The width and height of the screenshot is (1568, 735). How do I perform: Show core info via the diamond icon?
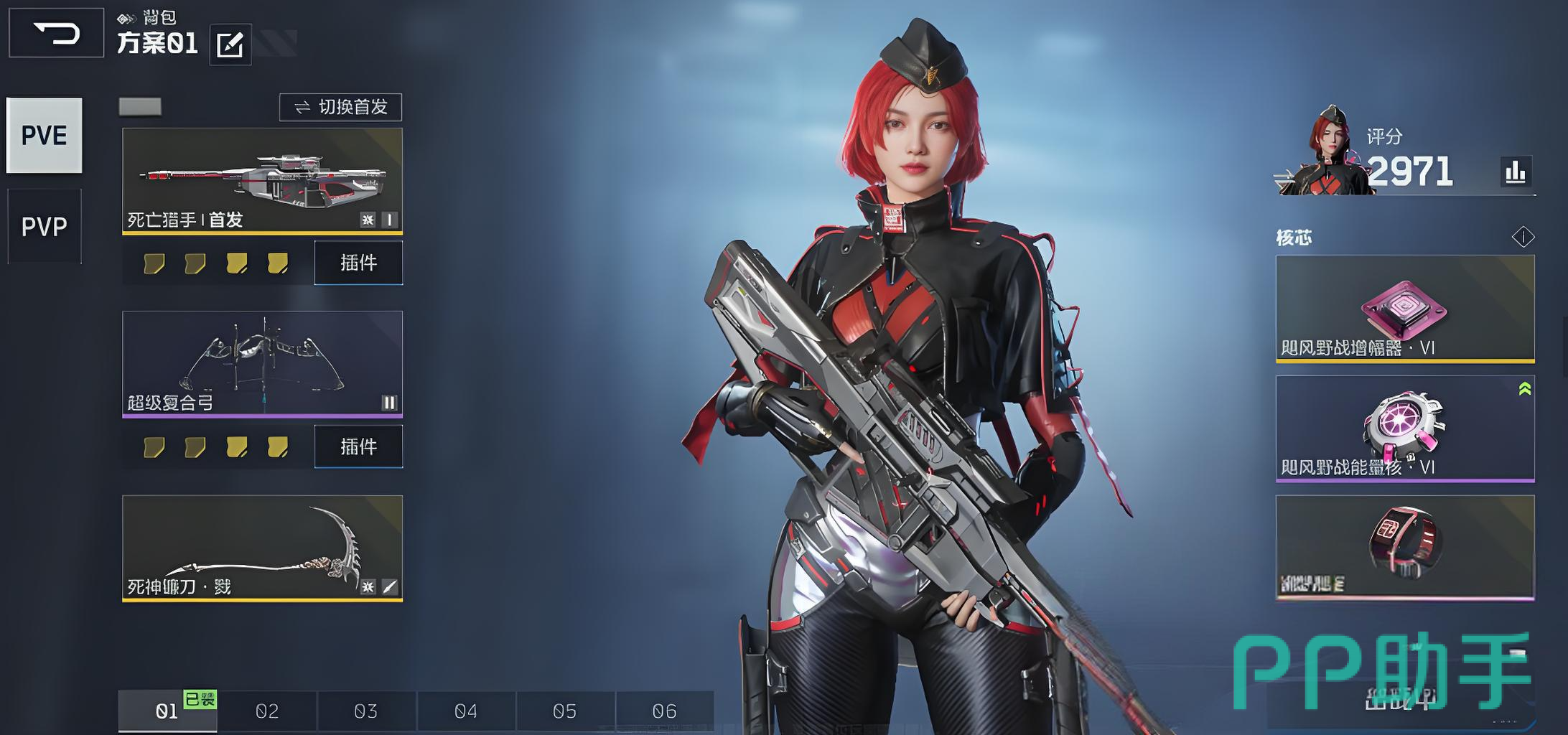coord(1523,237)
